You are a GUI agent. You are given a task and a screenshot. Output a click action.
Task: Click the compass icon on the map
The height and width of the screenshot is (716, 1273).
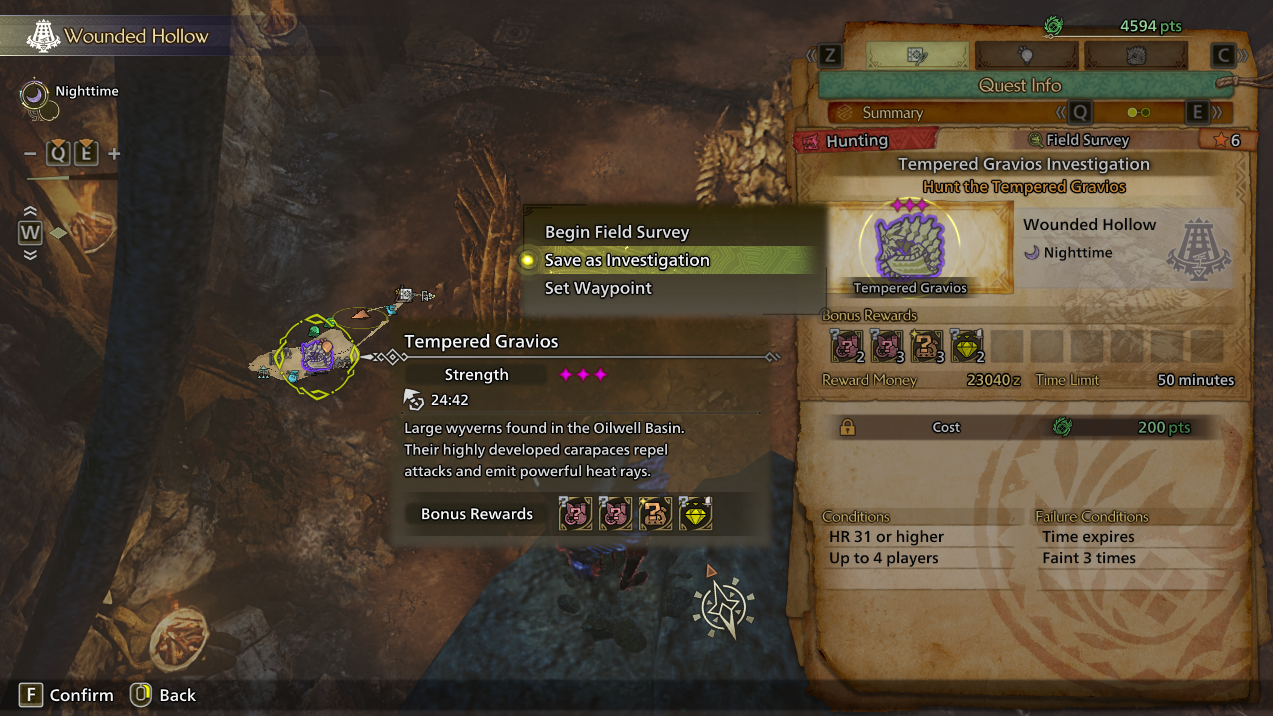tap(724, 604)
